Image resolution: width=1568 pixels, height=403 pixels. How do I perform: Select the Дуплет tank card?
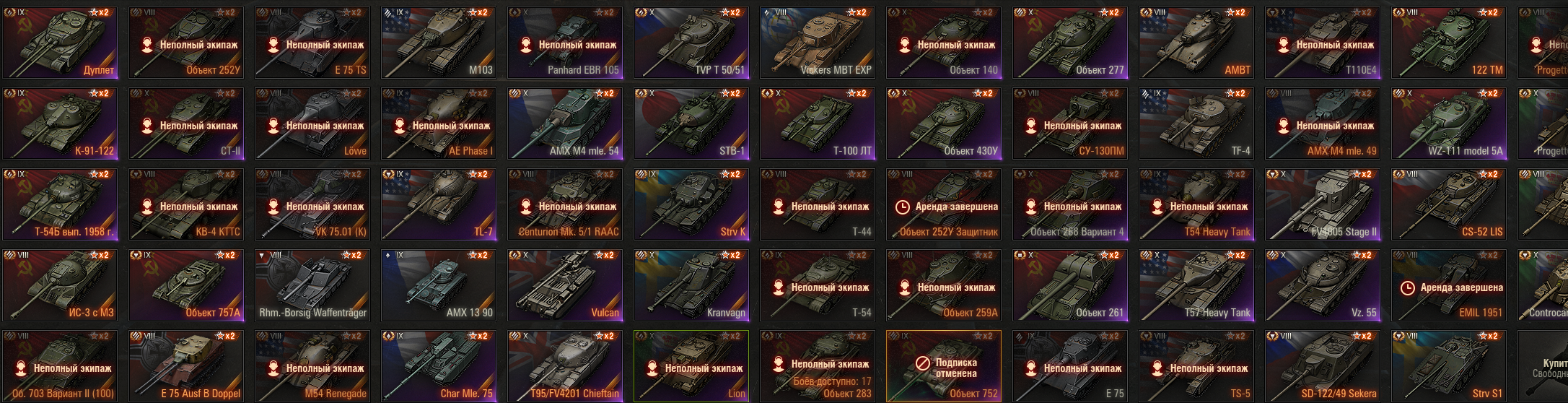60,43
